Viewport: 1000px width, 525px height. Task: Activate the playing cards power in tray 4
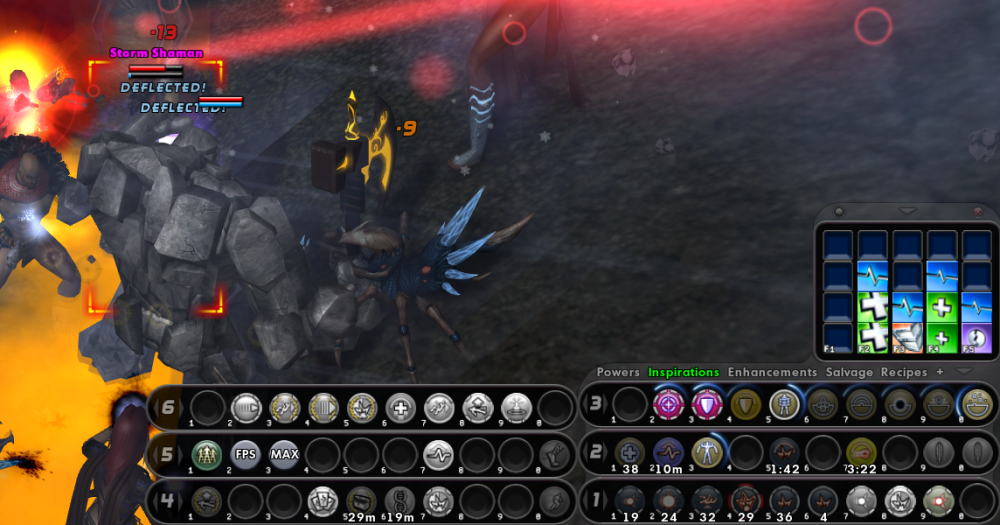322,498
